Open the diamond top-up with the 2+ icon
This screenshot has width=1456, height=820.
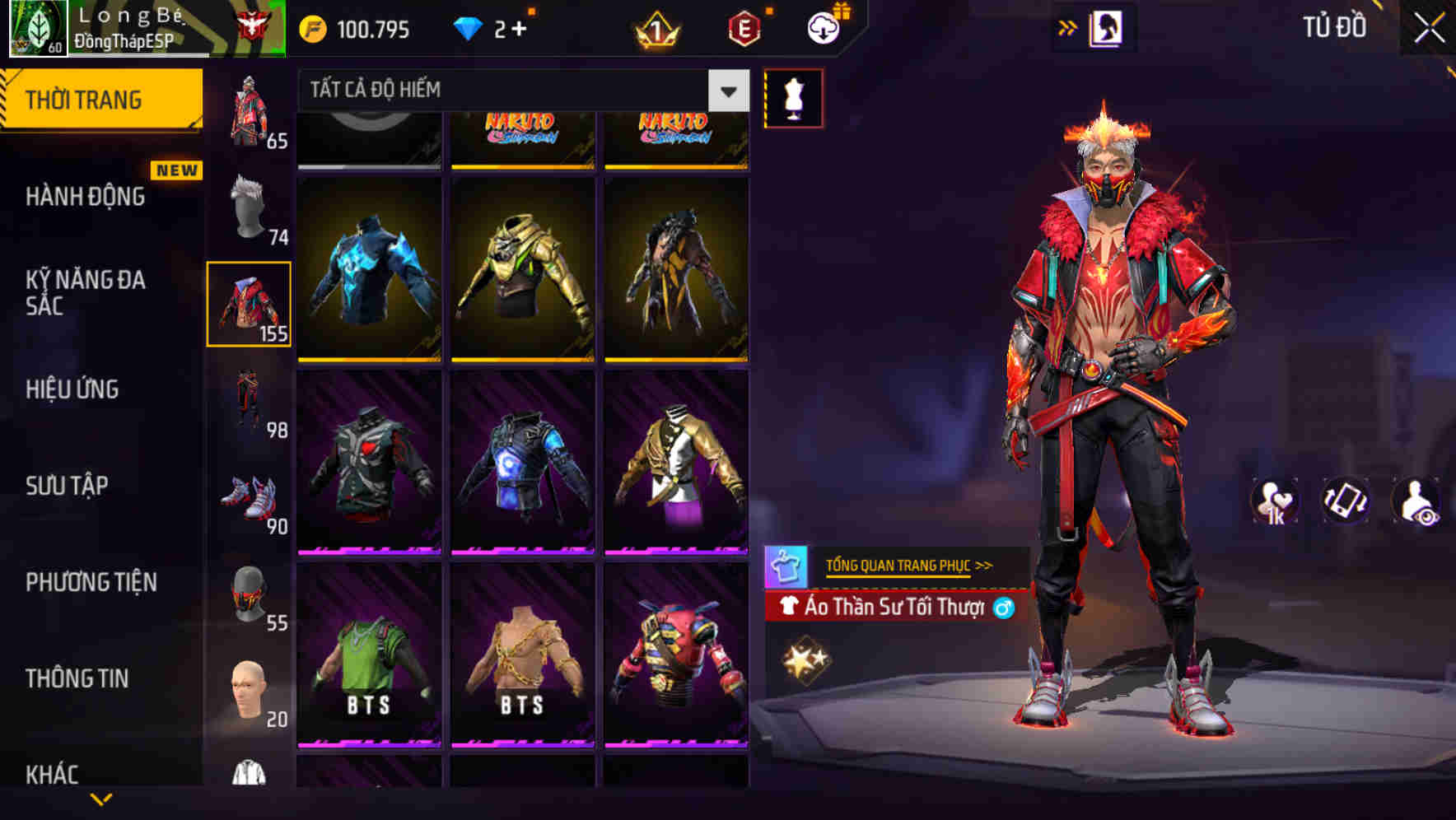point(494,26)
